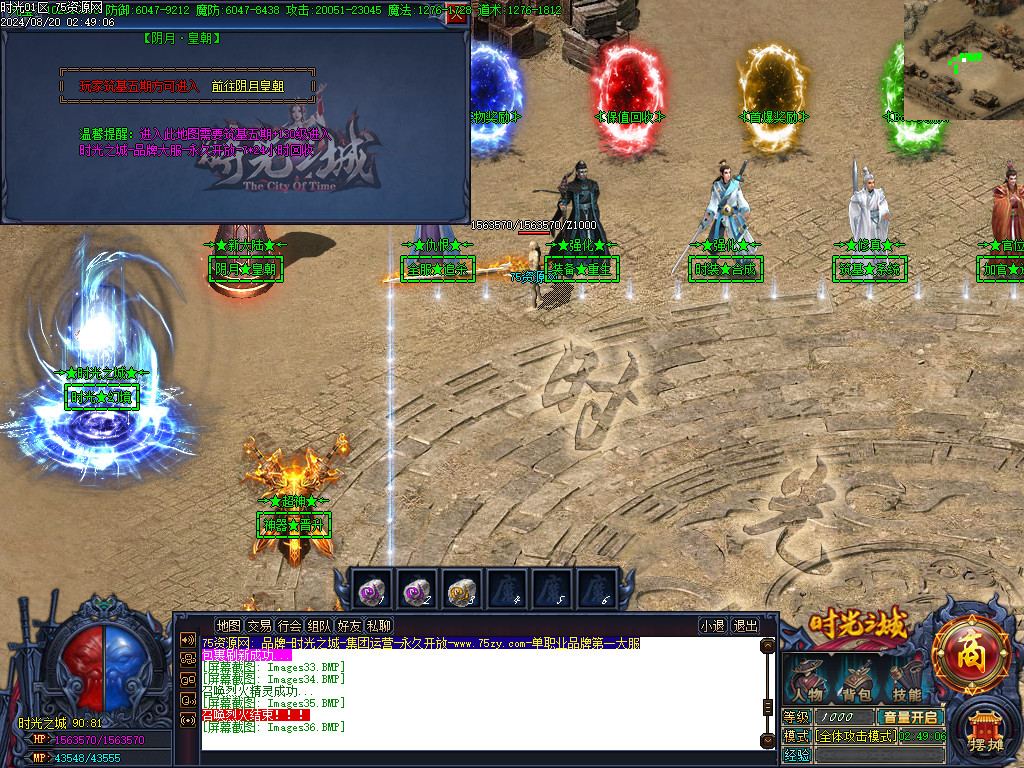
Task: Open the 交易 trade button
Action: 259,626
